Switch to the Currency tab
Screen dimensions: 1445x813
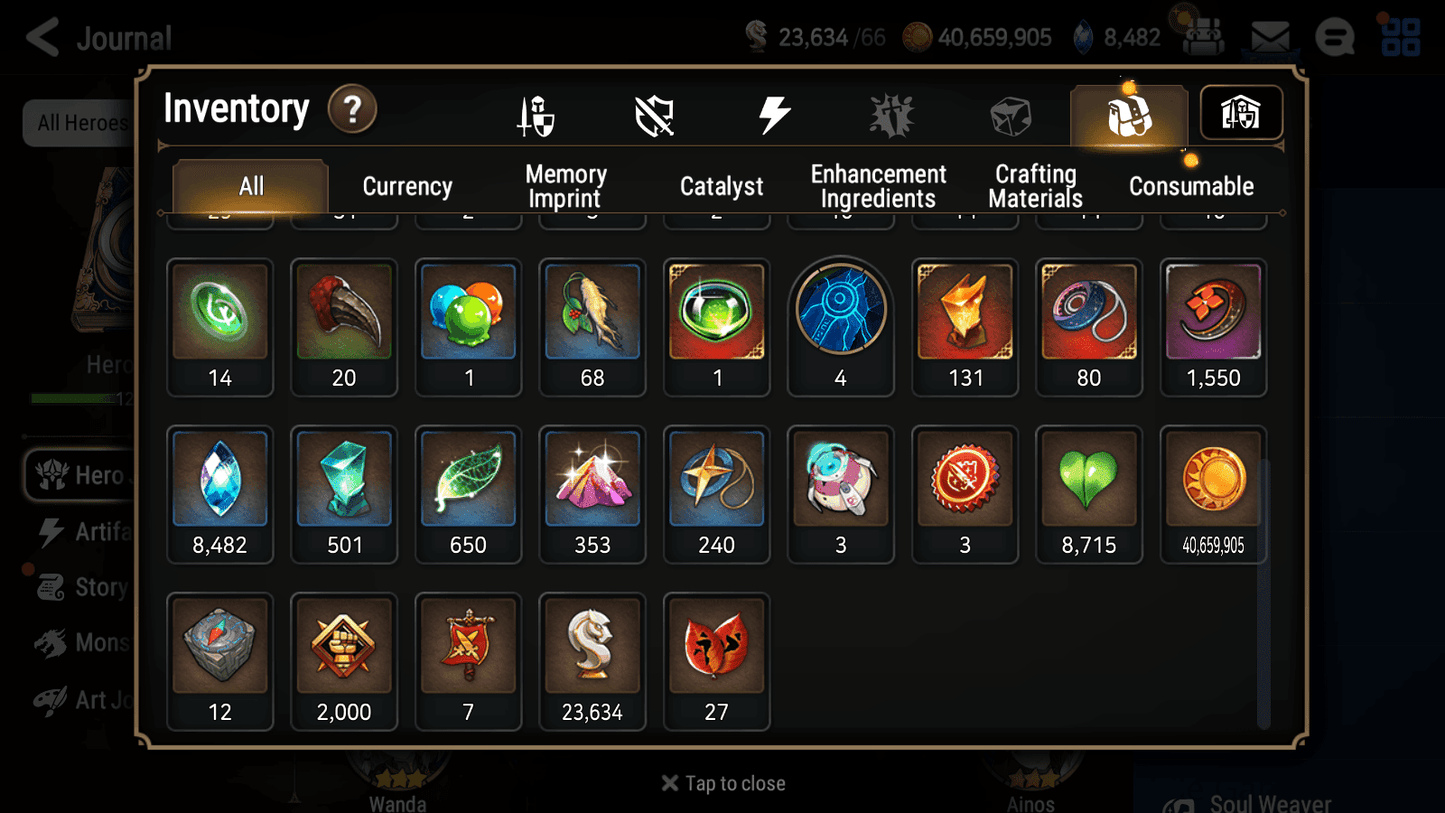pos(407,185)
